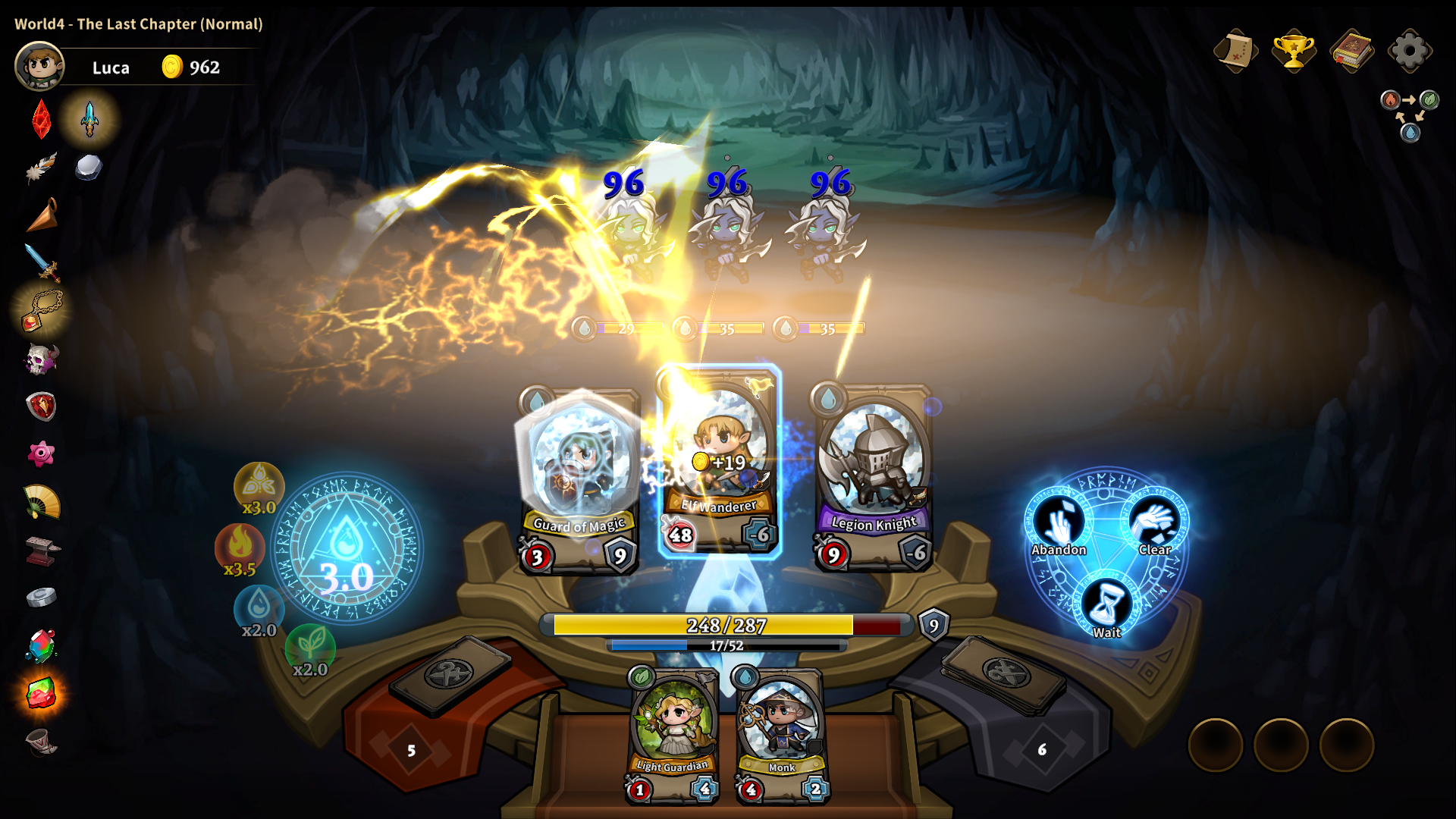This screenshot has width=1456, height=819.
Task: Inspect the folding fan relic
Action: (x=41, y=501)
